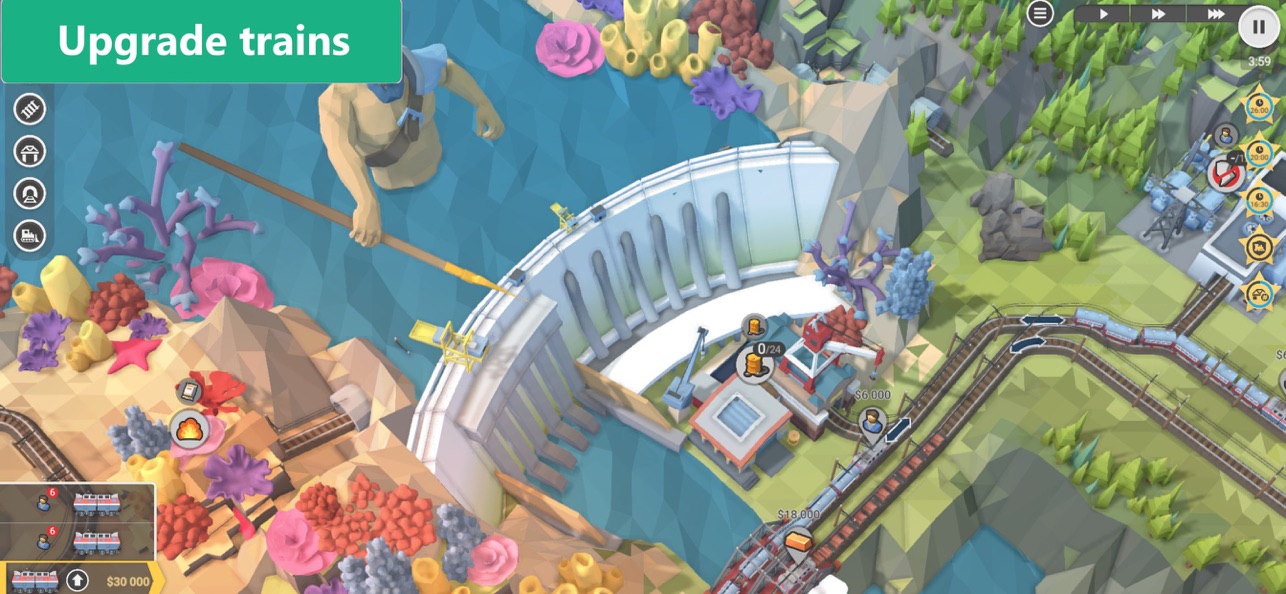Viewport: 1286px width, 594px height.
Task: Set game speed to double fast-forward
Action: (1158, 14)
